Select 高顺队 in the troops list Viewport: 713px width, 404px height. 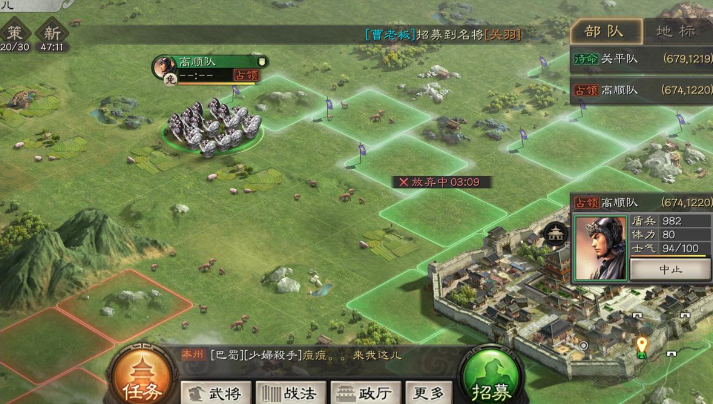(641, 90)
